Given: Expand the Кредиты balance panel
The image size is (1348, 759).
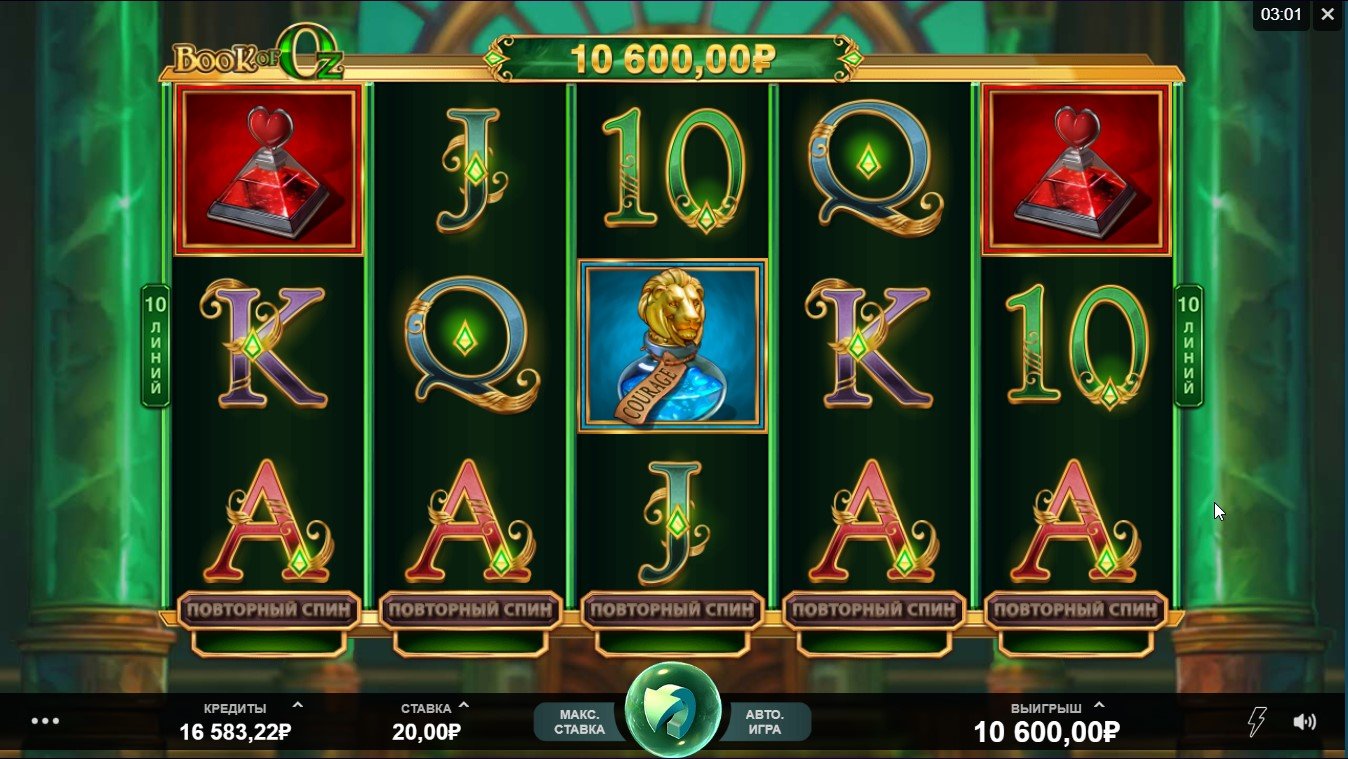Looking at the screenshot, I should 298,706.
